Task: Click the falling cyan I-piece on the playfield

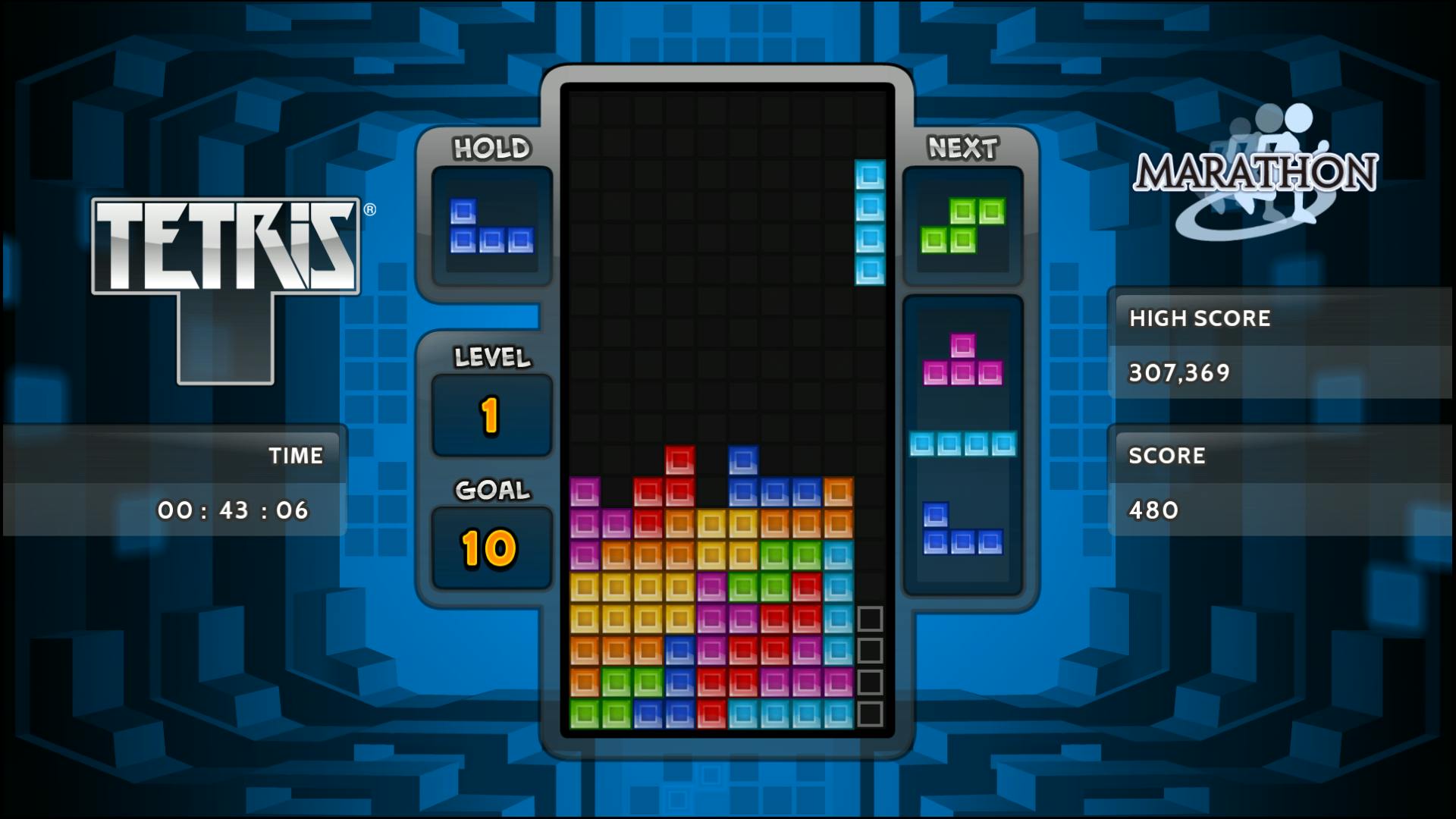Action: coord(869,220)
